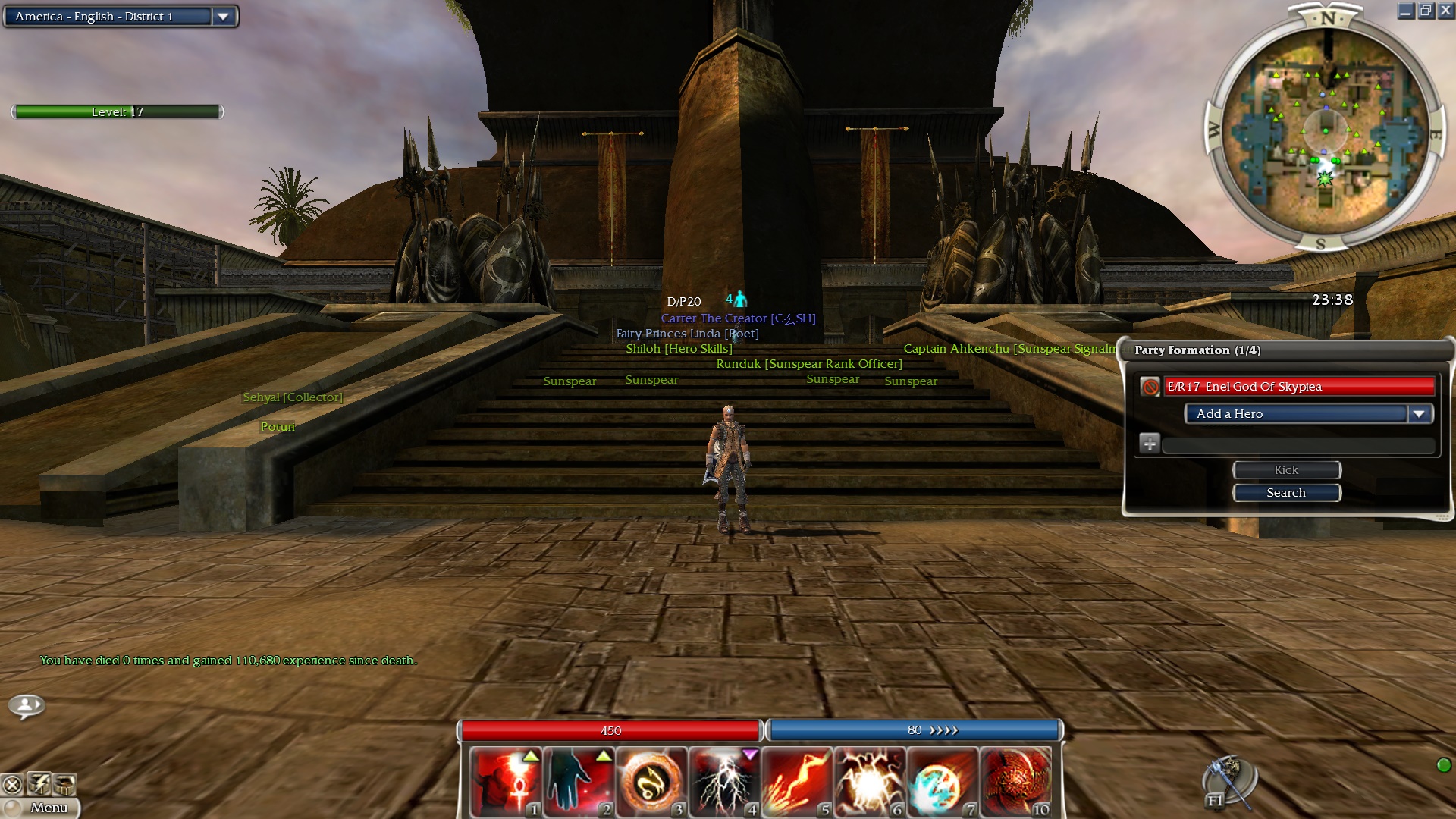Viewport: 1456px width, 819px height.
Task: Select Enel God Of Skypiea party row
Action: [x=1298, y=387]
